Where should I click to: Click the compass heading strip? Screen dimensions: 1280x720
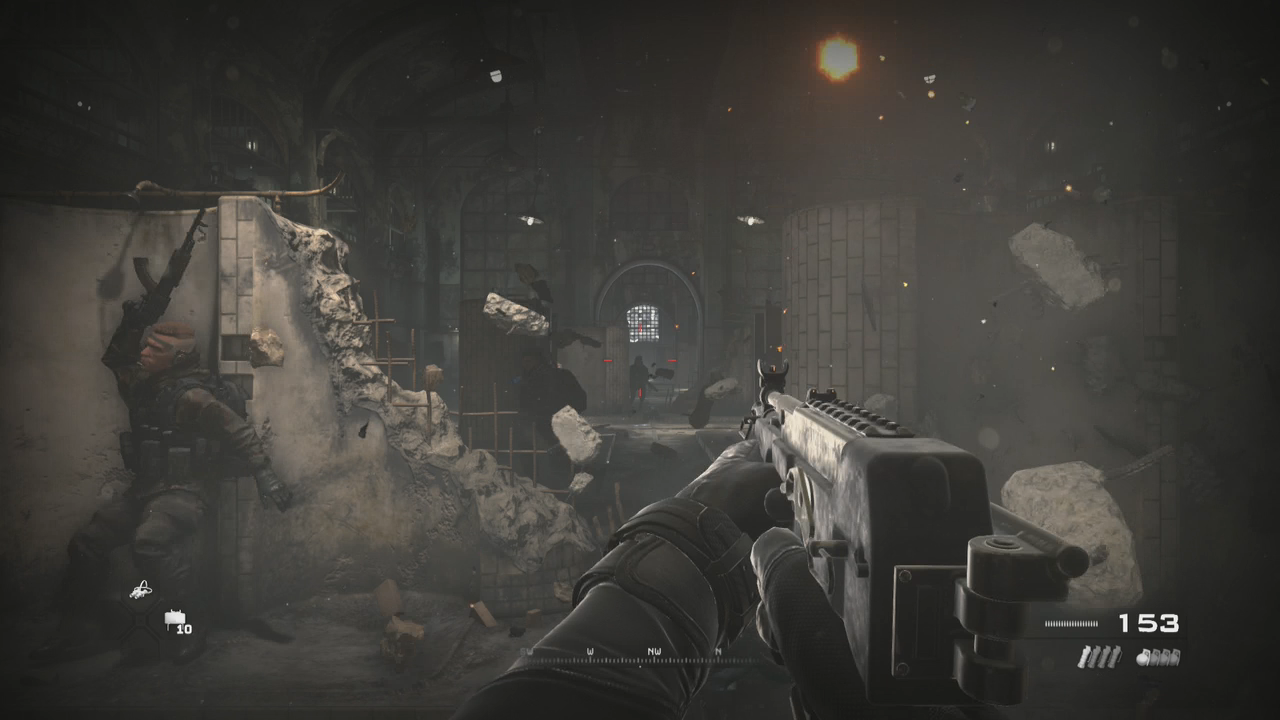pos(640,655)
